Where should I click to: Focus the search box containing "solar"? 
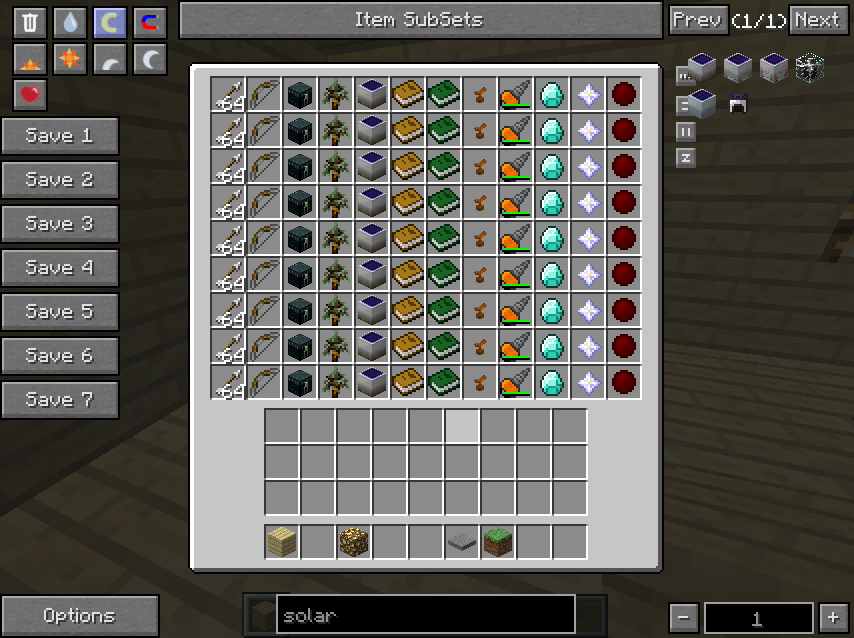pos(426,615)
